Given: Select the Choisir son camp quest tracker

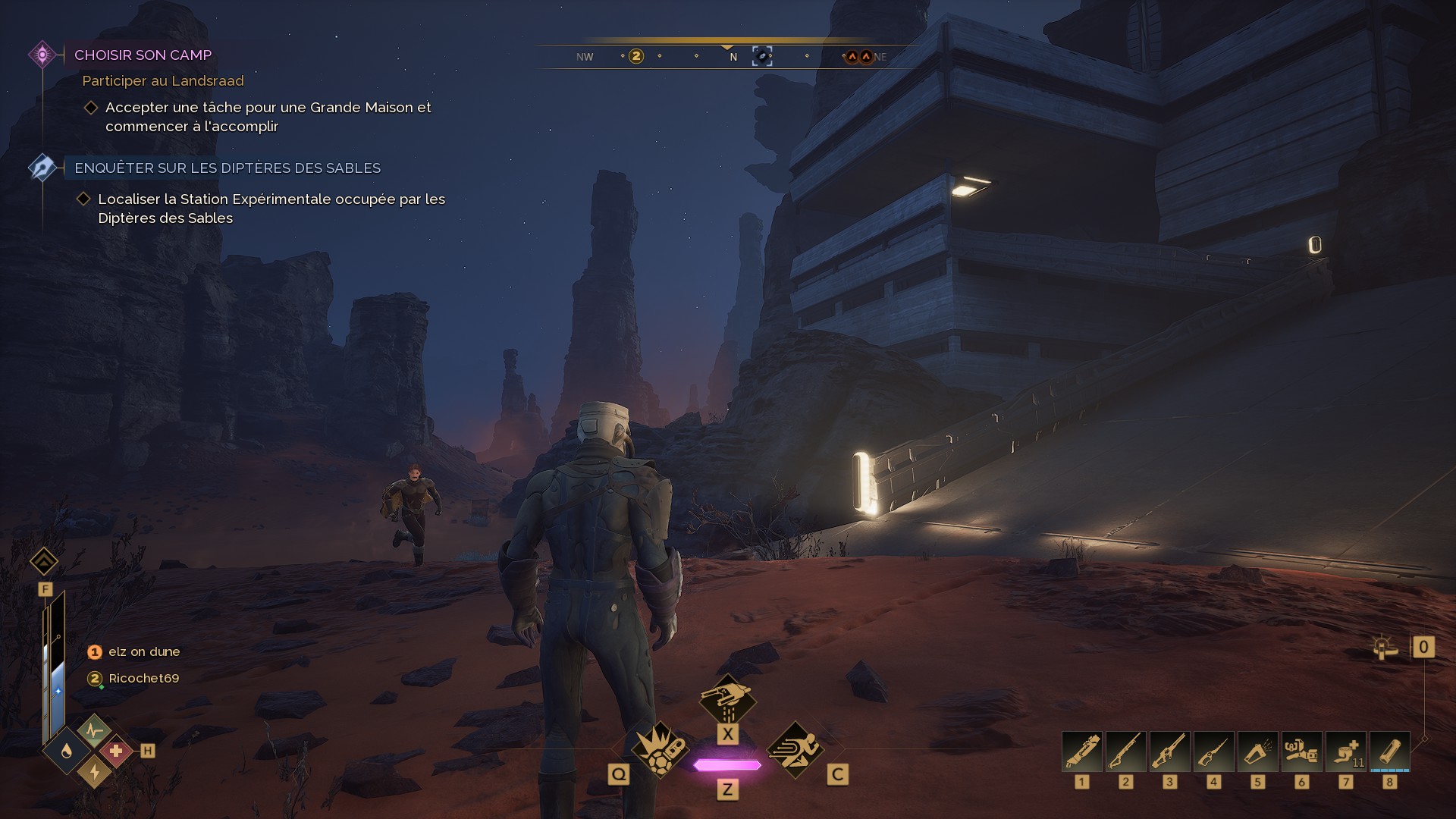Looking at the screenshot, I should coord(143,55).
